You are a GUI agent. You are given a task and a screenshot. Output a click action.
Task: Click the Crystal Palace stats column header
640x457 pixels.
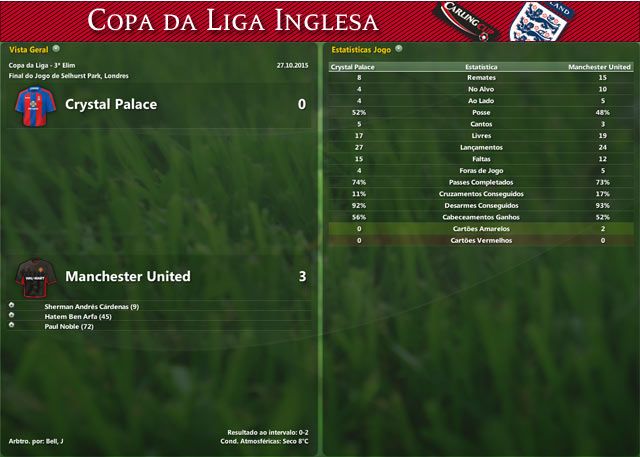(353, 67)
